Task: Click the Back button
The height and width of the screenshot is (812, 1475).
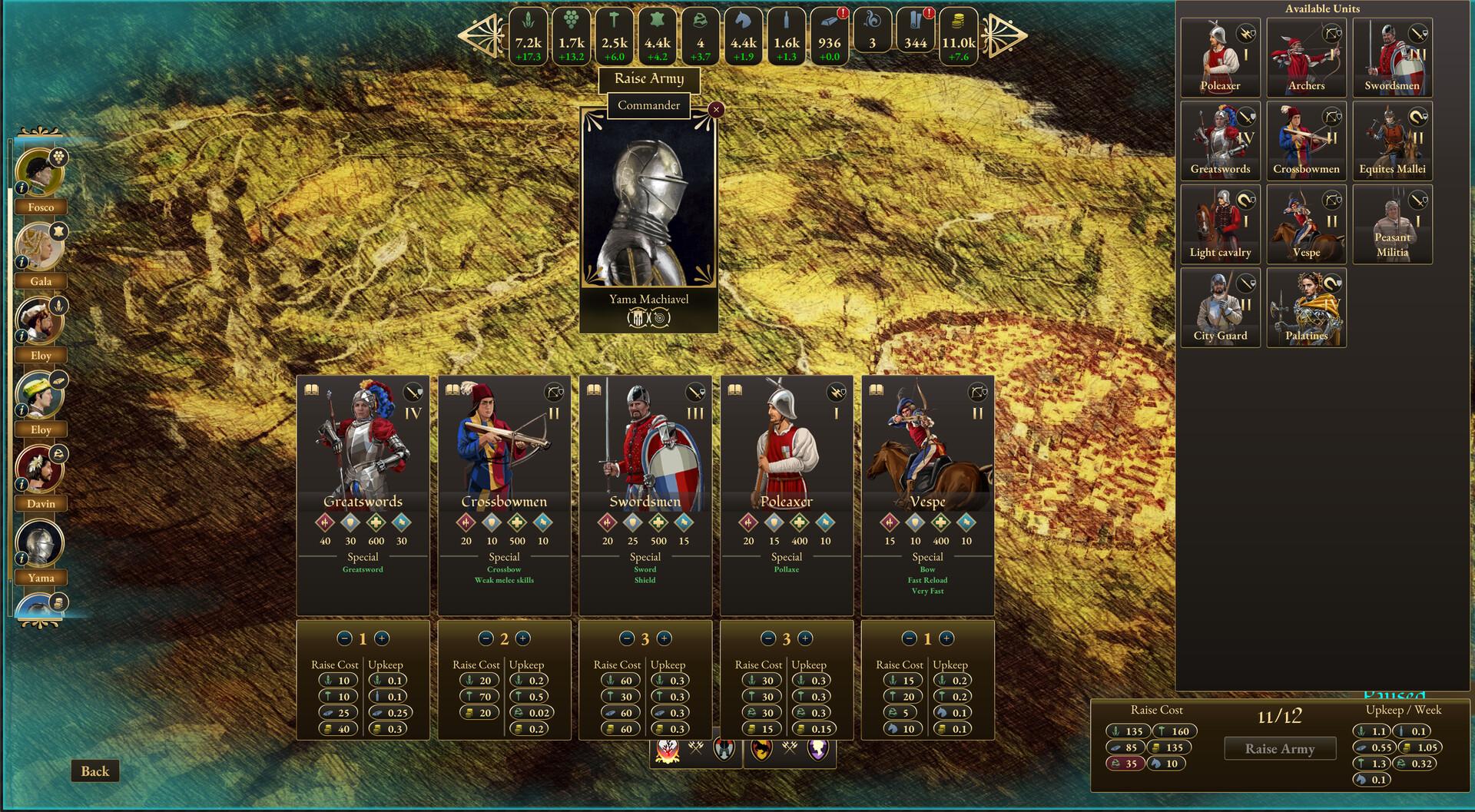Action: coord(94,771)
